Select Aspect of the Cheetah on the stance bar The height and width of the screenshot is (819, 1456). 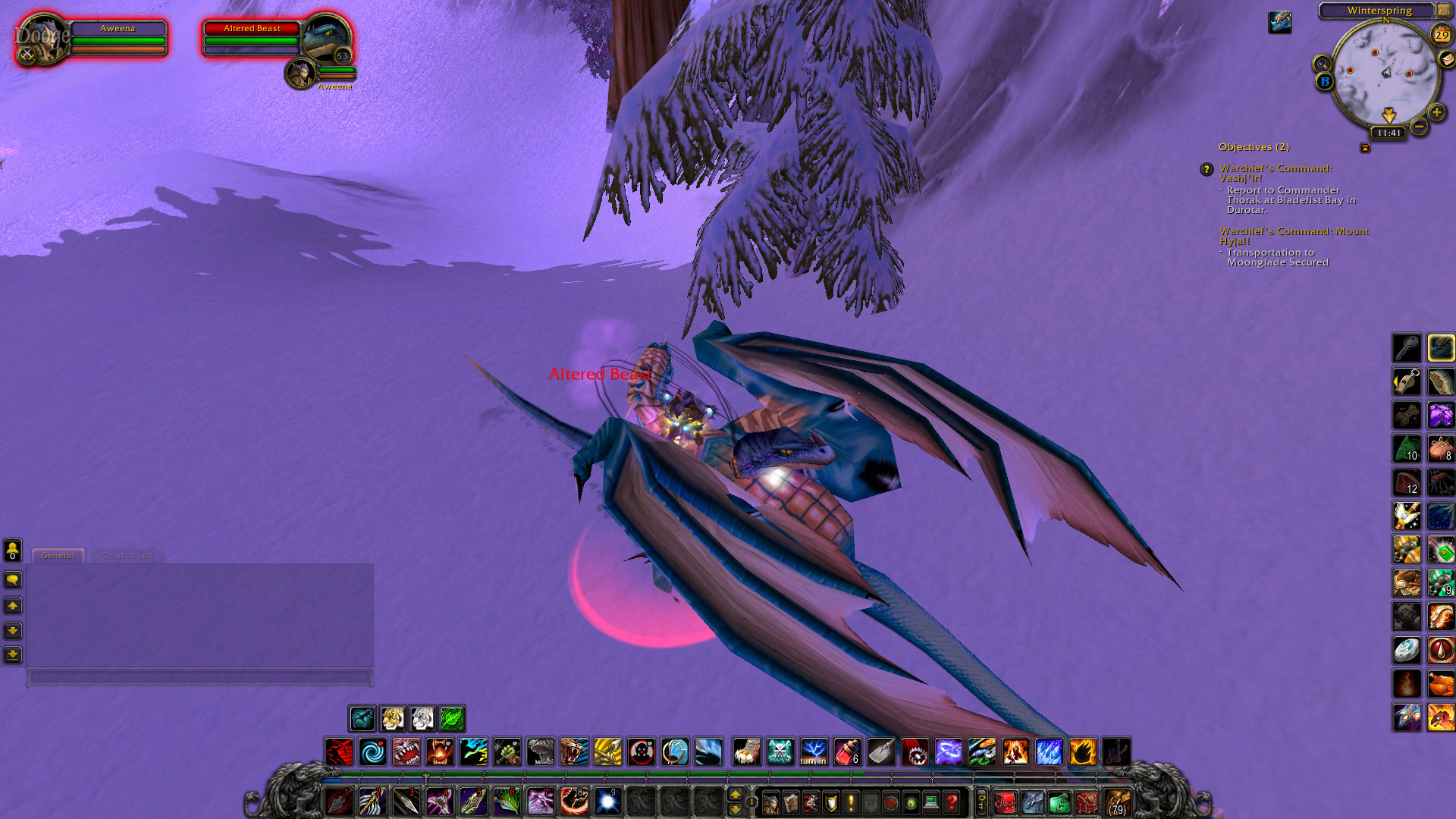[x=394, y=718]
